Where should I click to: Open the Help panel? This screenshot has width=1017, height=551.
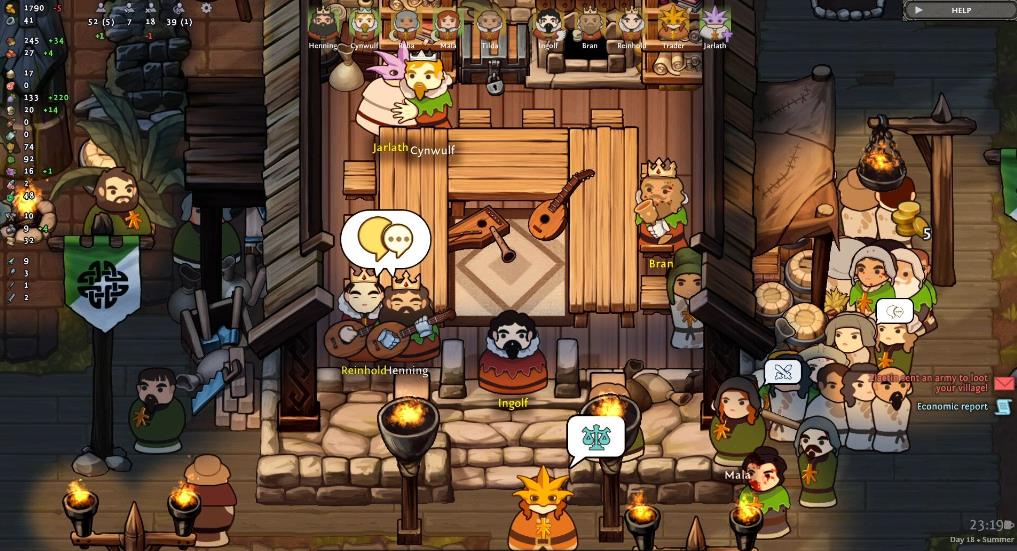(x=959, y=10)
